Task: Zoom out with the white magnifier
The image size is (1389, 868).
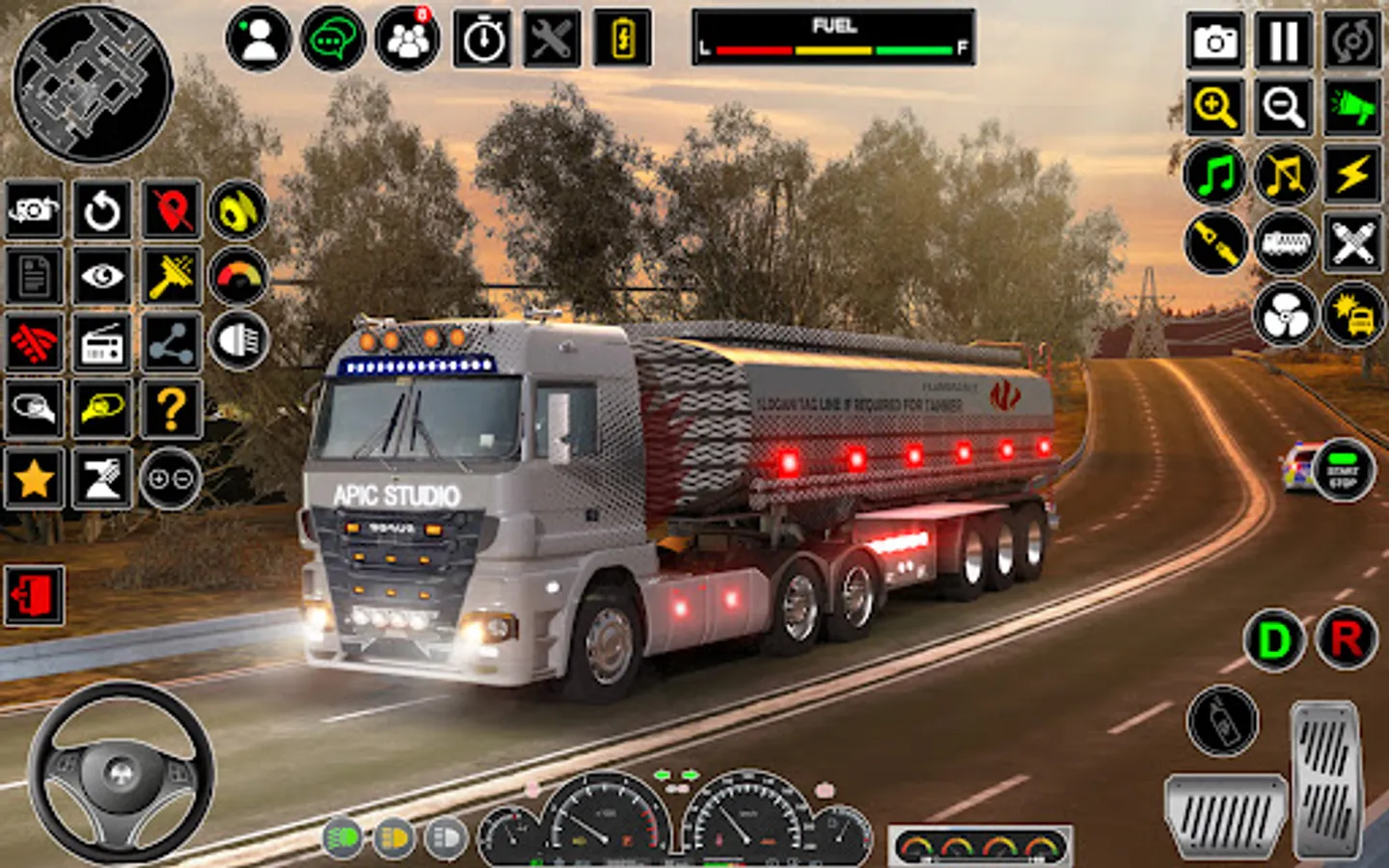Action: (x=1284, y=107)
